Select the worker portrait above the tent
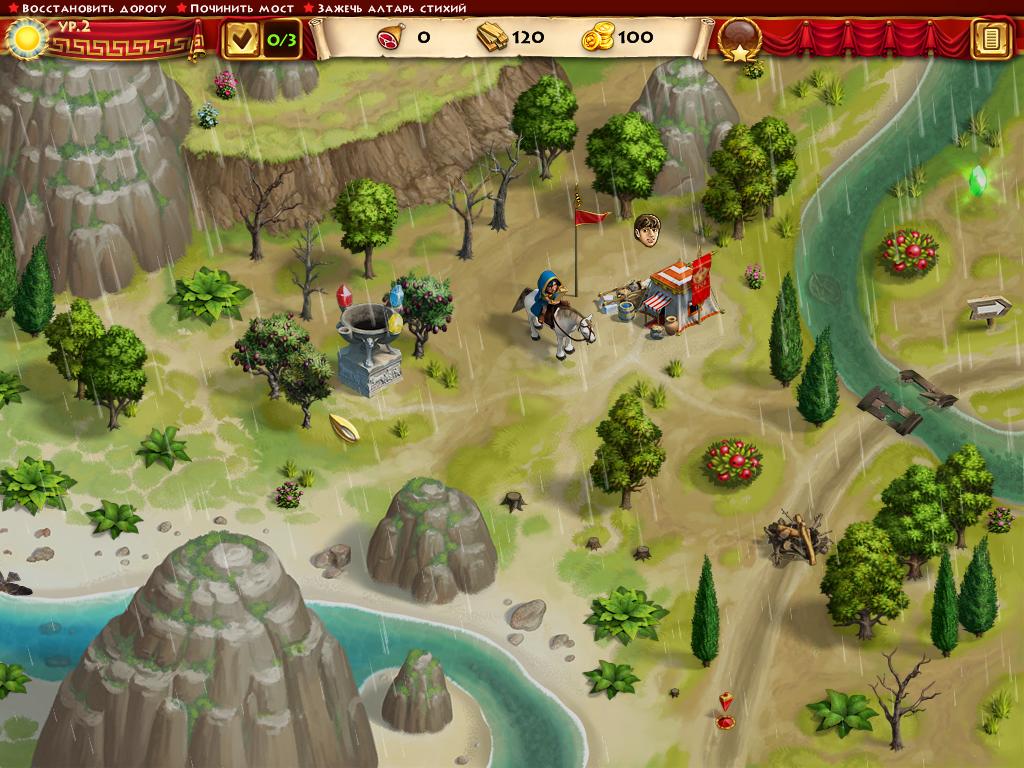 pos(648,229)
